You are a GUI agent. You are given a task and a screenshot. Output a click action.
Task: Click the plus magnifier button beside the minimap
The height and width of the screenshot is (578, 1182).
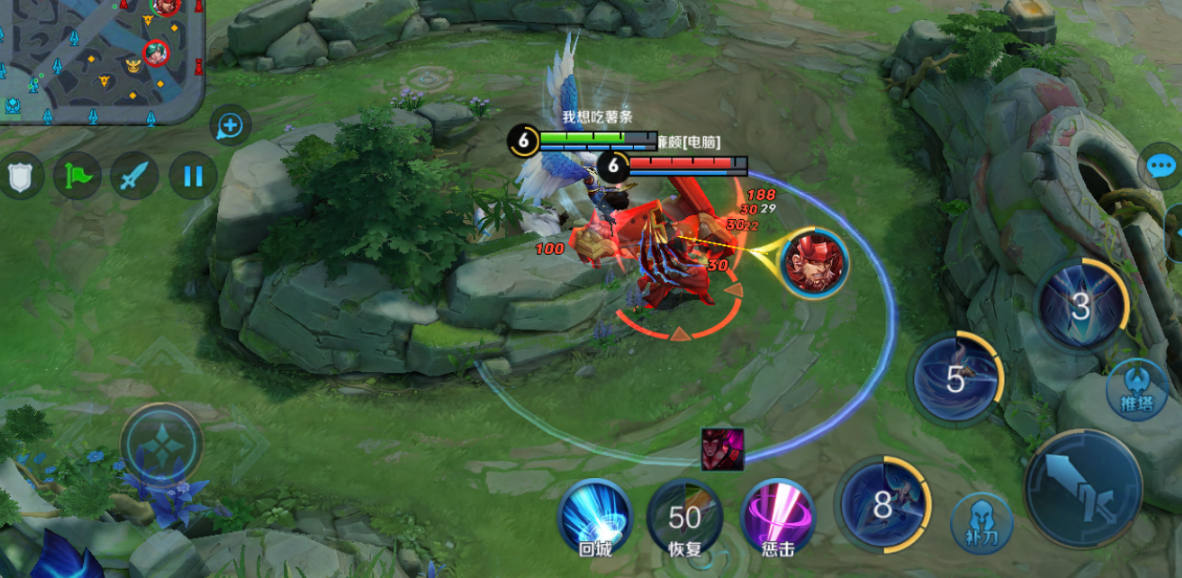(x=230, y=126)
